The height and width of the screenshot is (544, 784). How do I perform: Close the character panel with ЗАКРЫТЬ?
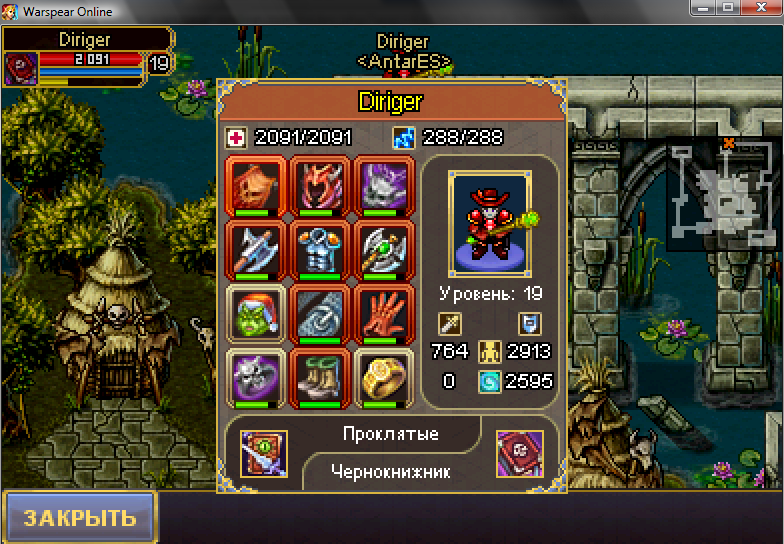coord(79,517)
